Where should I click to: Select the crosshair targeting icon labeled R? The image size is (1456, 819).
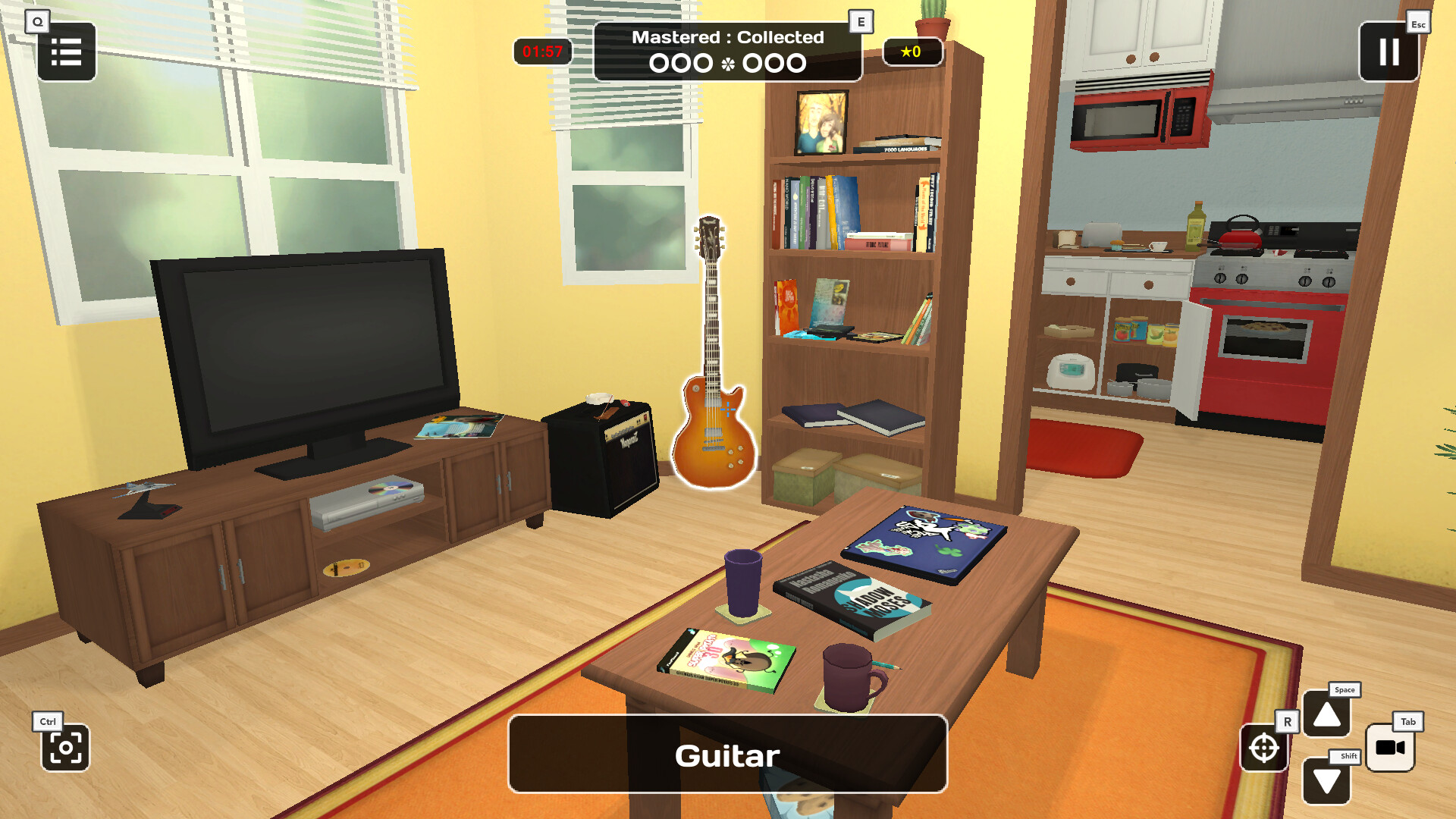click(1265, 747)
